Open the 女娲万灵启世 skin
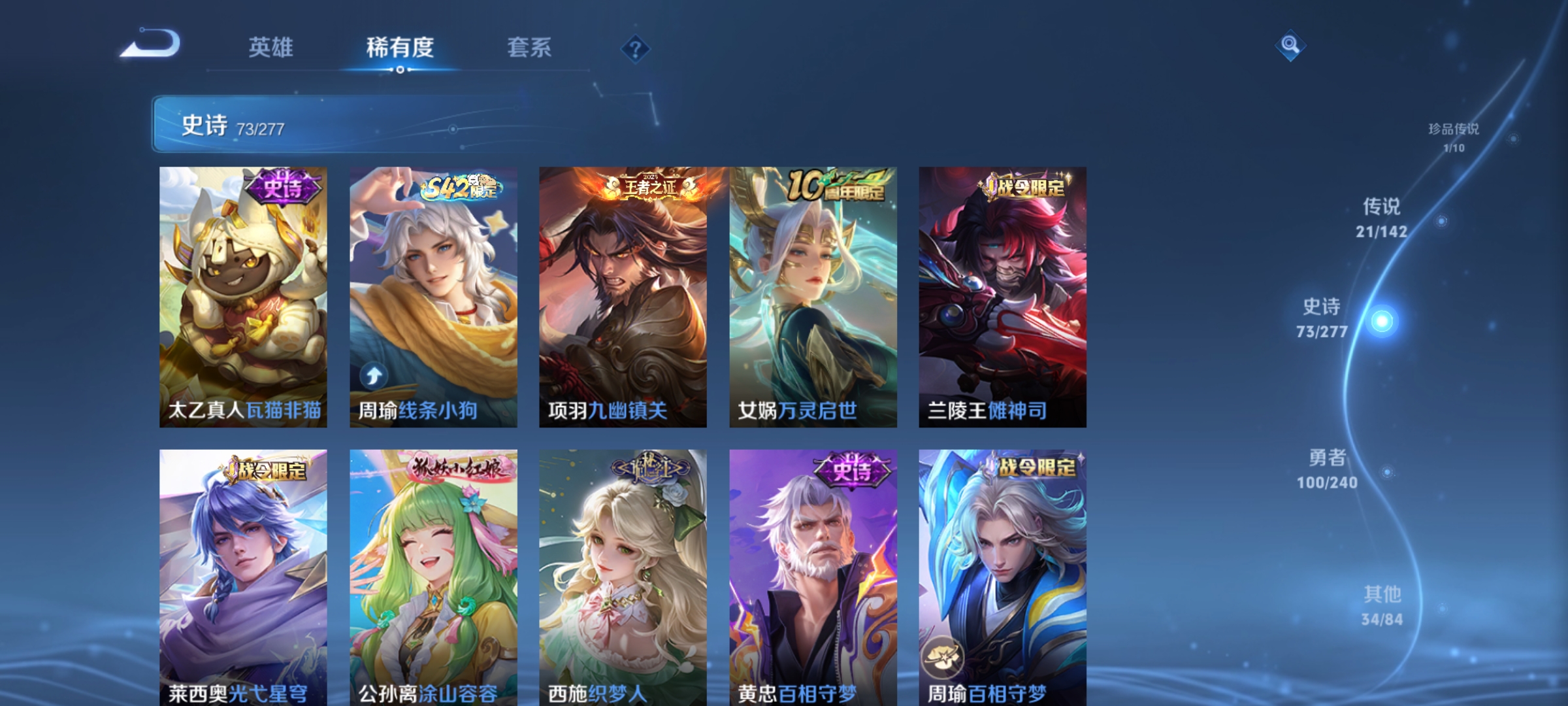Image resolution: width=1568 pixels, height=706 pixels. tap(811, 294)
